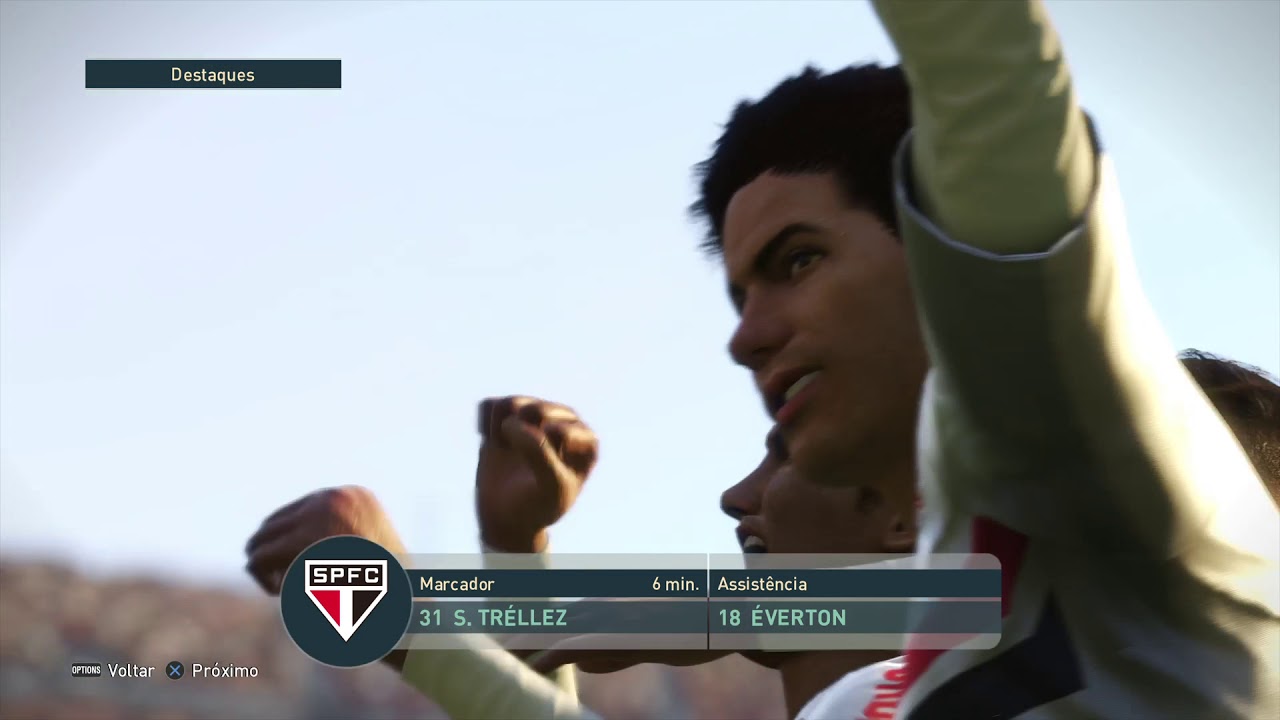Click the SPFC club crest
The height and width of the screenshot is (720, 1280).
[345, 600]
